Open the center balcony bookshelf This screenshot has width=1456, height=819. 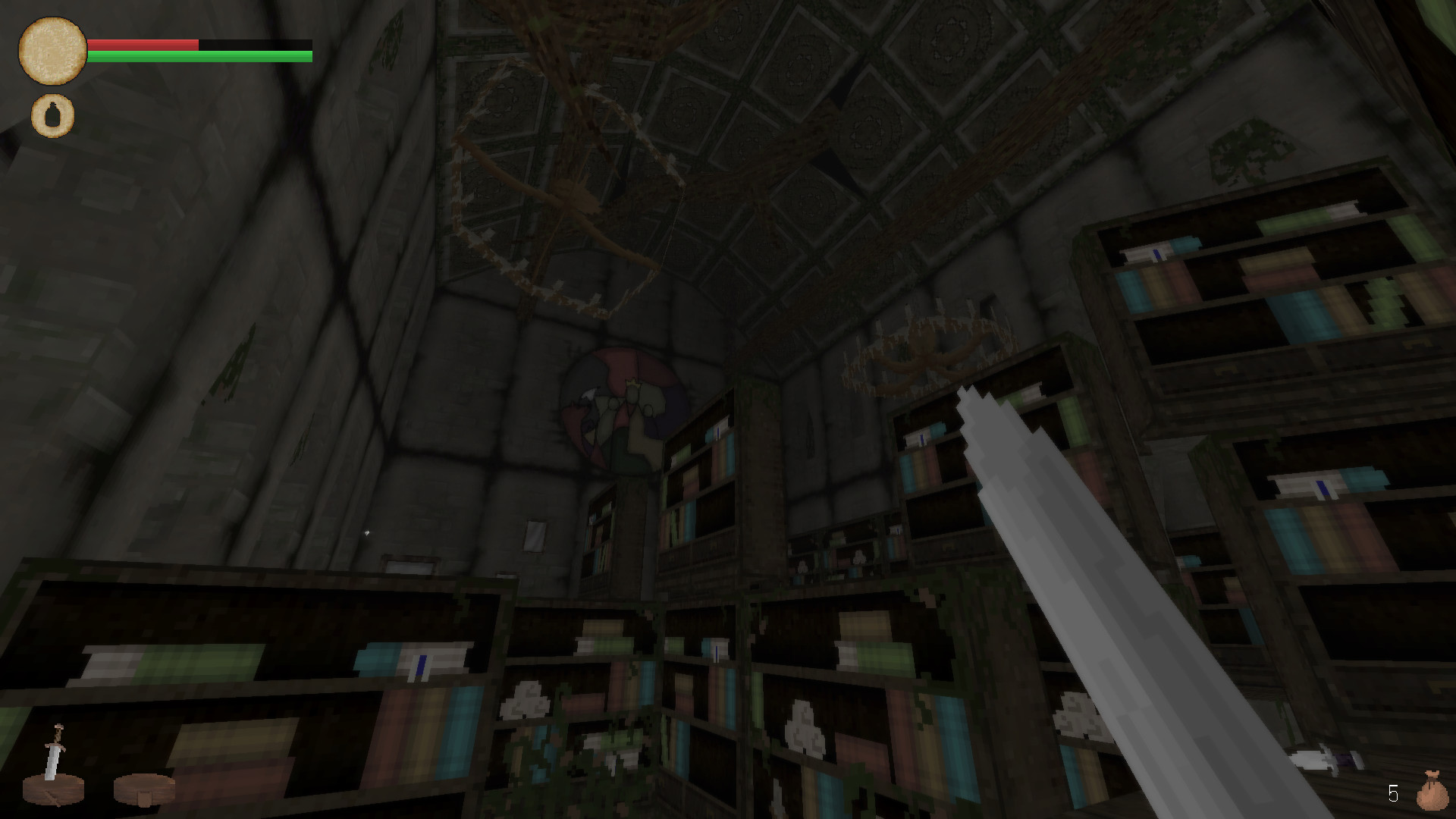click(x=698, y=470)
